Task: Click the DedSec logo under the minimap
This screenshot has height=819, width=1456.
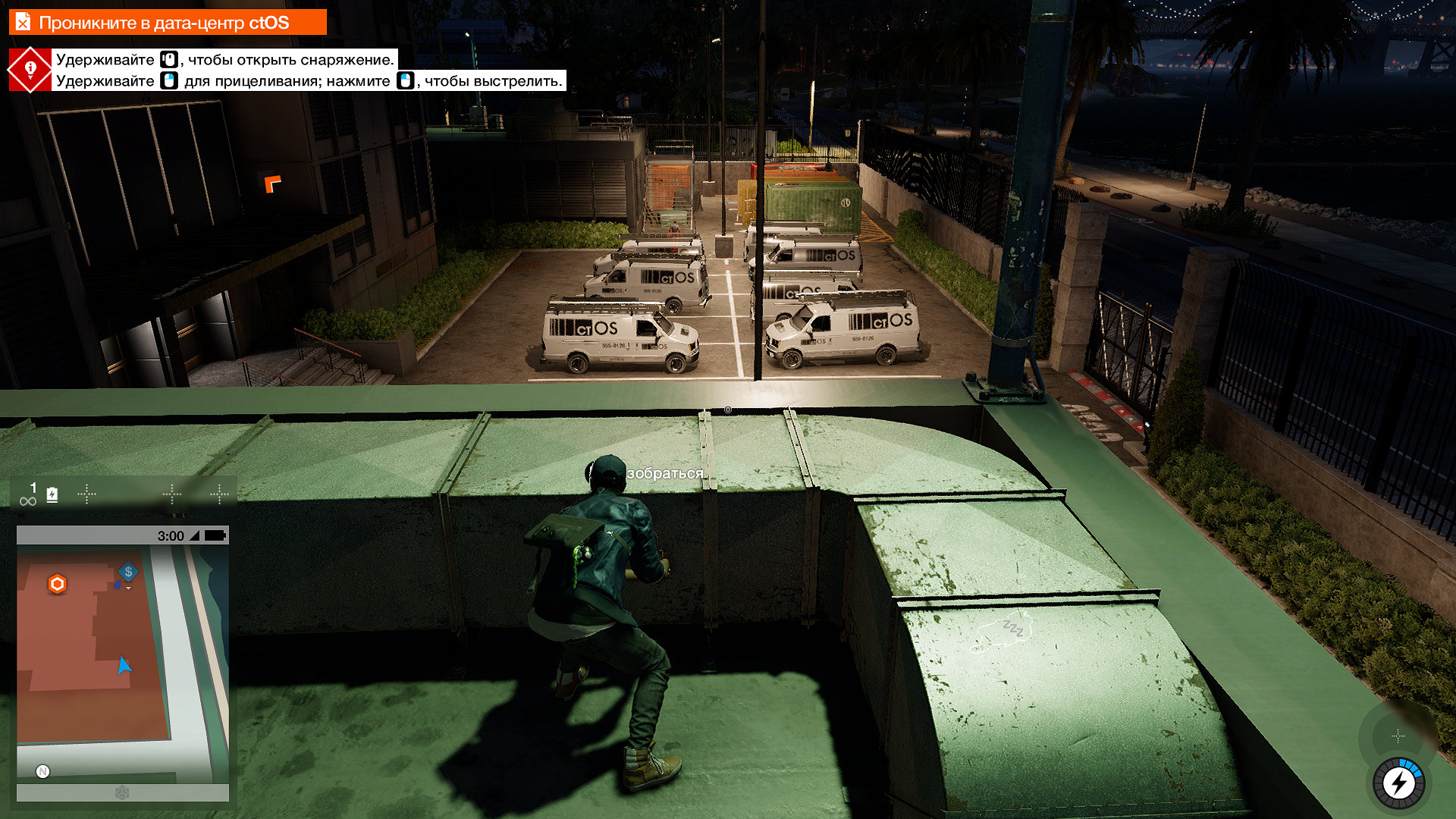Action: point(122,792)
